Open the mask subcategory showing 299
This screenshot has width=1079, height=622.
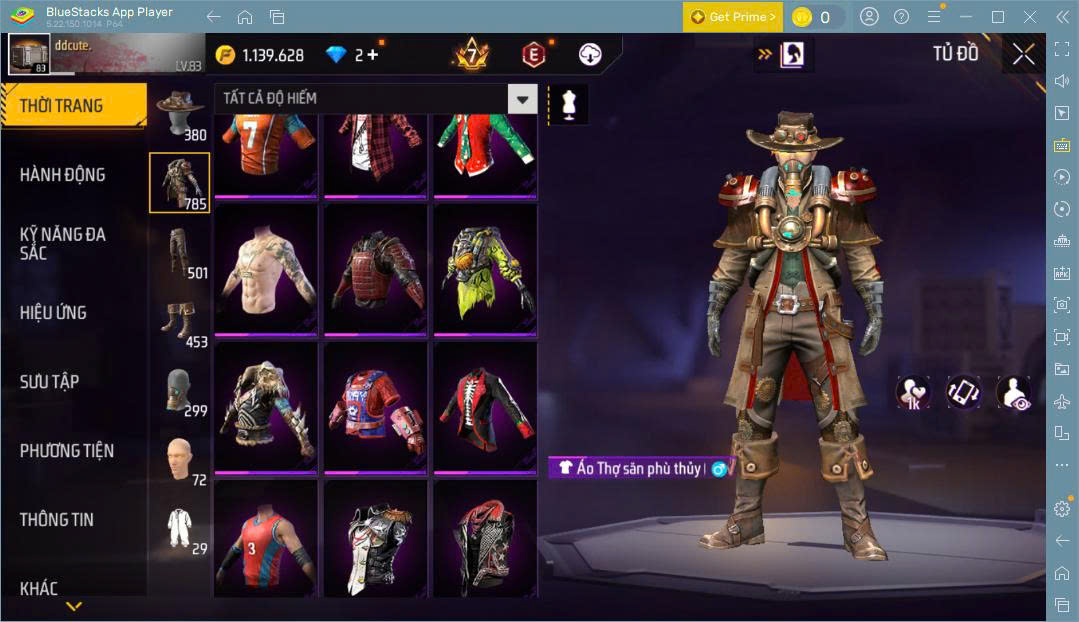coord(180,390)
